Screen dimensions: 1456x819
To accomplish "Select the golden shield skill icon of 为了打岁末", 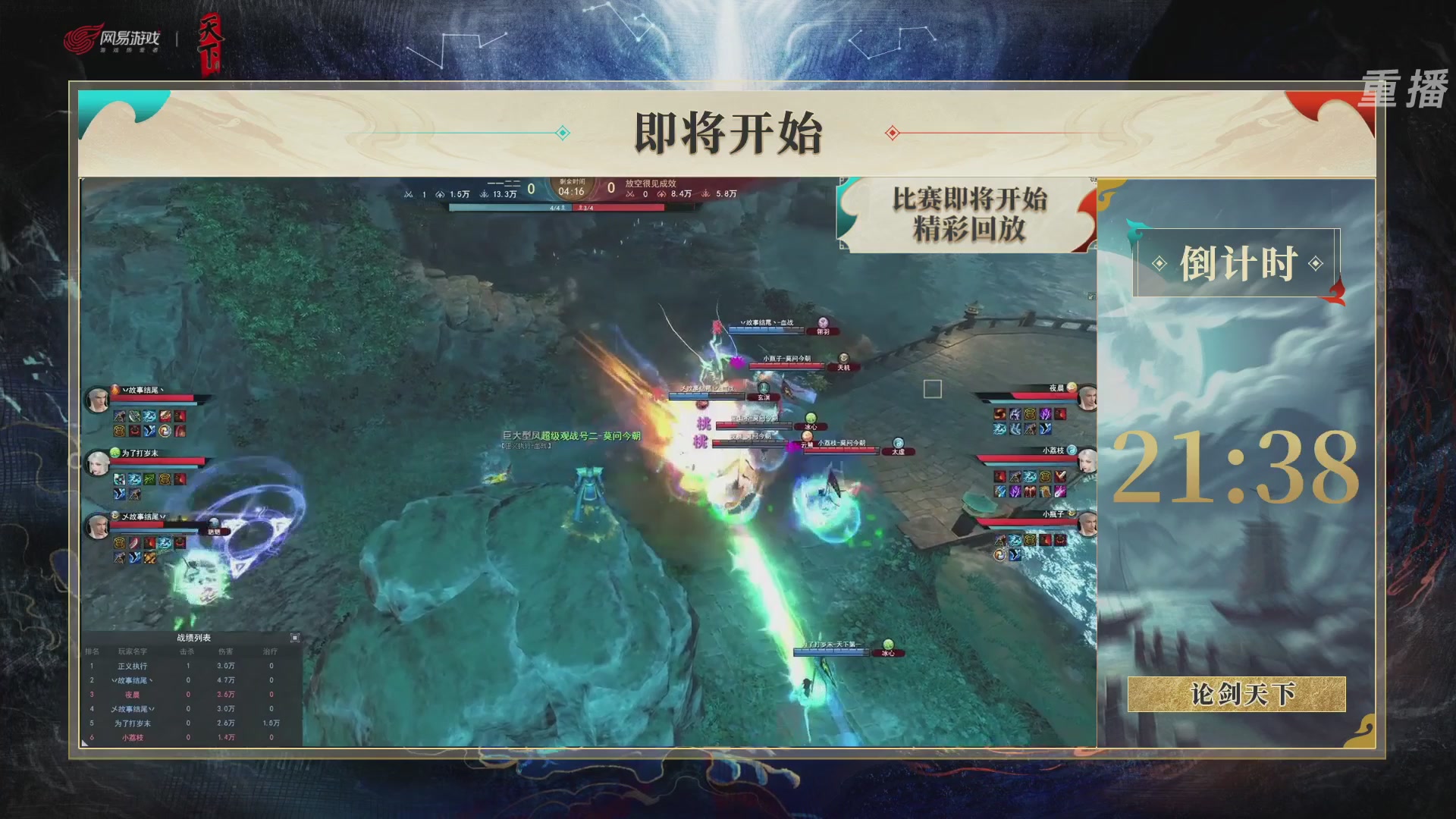I will [x=165, y=479].
